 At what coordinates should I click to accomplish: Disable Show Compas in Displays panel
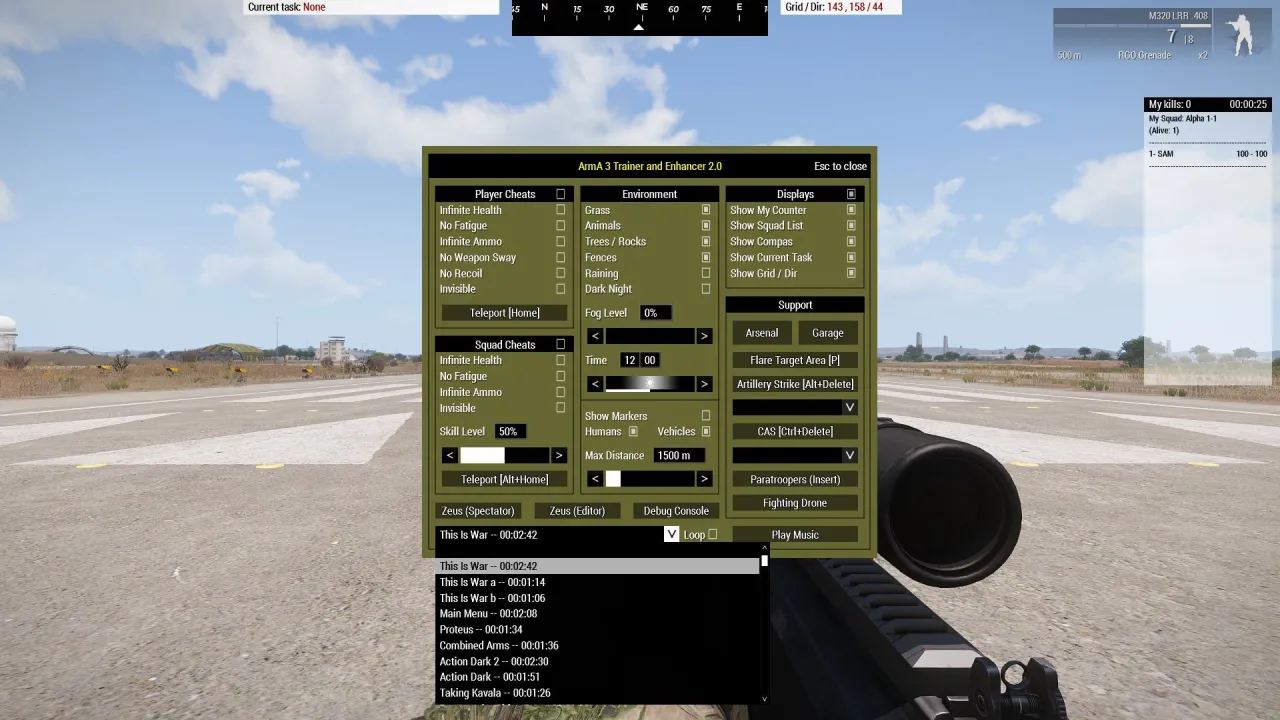[851, 241]
